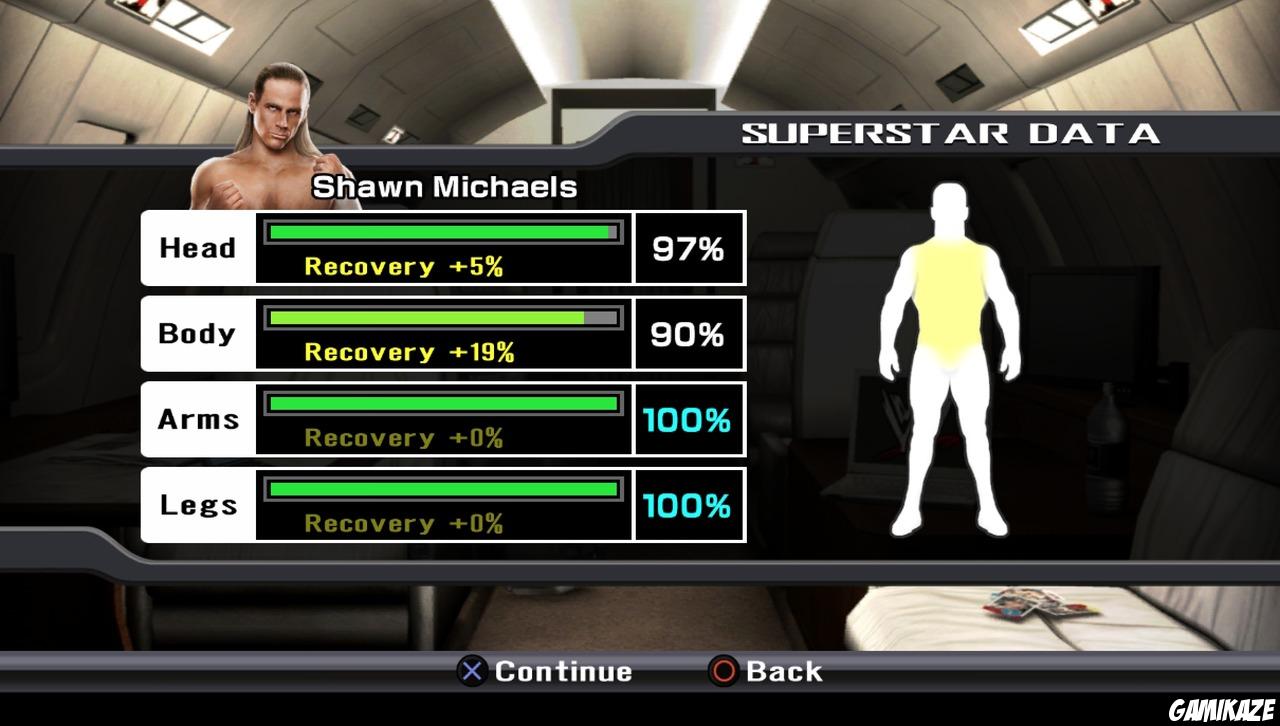
Task: Click the 97% Head value
Action: (688, 248)
